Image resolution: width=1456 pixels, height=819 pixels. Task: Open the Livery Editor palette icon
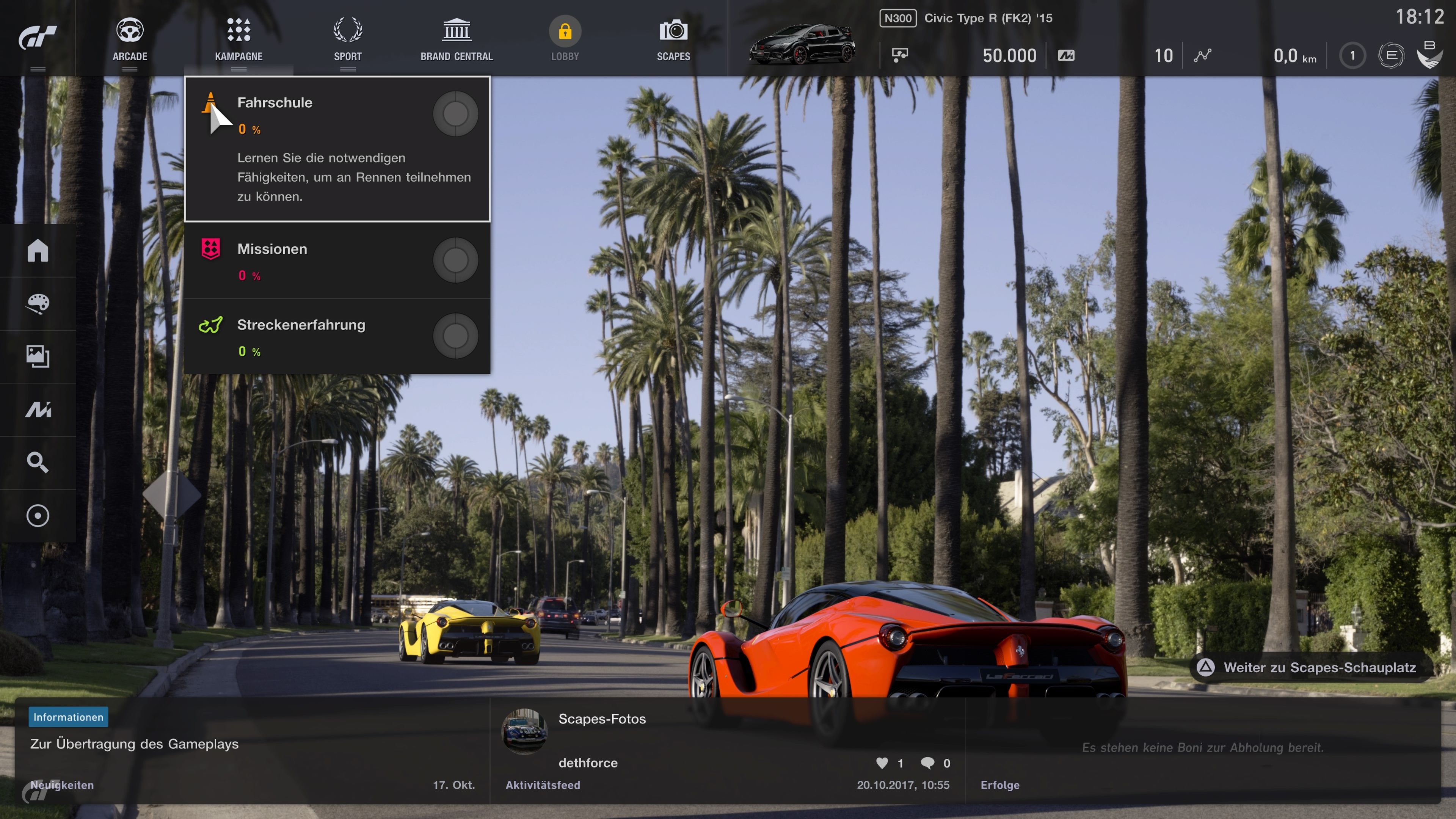click(x=38, y=303)
